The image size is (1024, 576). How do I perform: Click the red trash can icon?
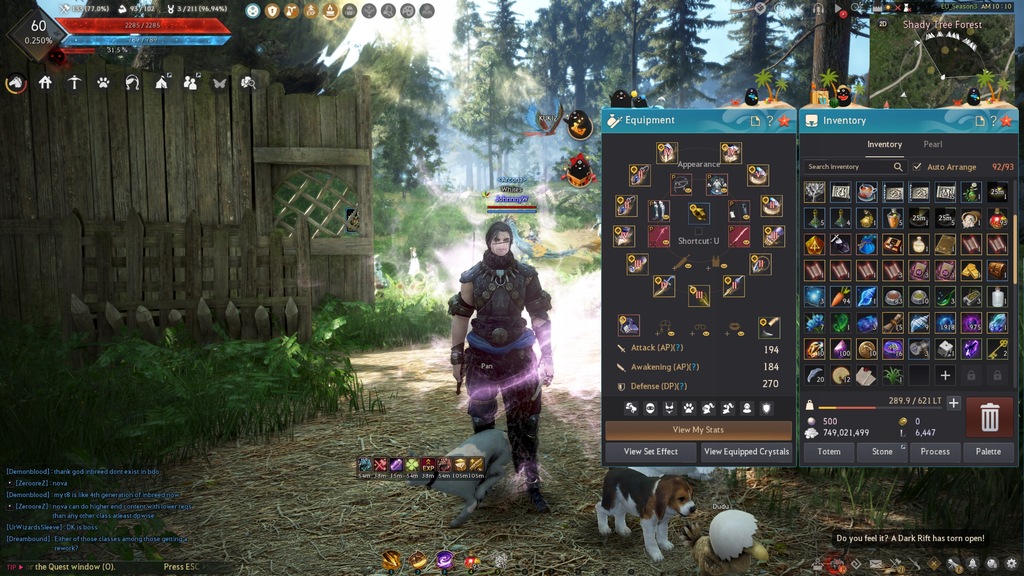point(989,417)
